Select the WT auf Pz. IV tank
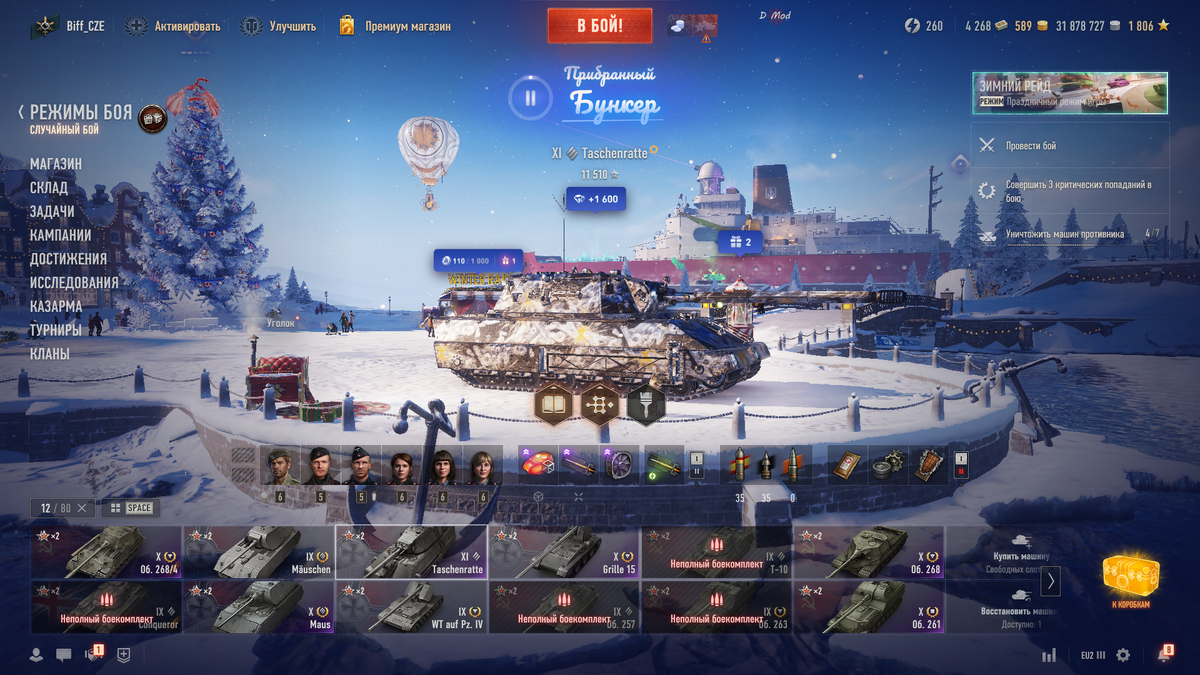Screen dimensions: 1200x675 click(411, 607)
